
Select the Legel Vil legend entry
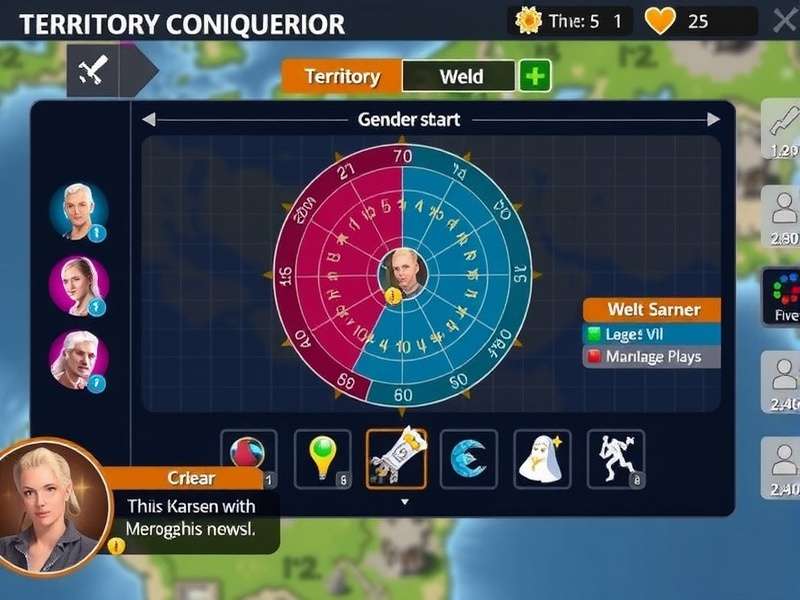tap(651, 334)
